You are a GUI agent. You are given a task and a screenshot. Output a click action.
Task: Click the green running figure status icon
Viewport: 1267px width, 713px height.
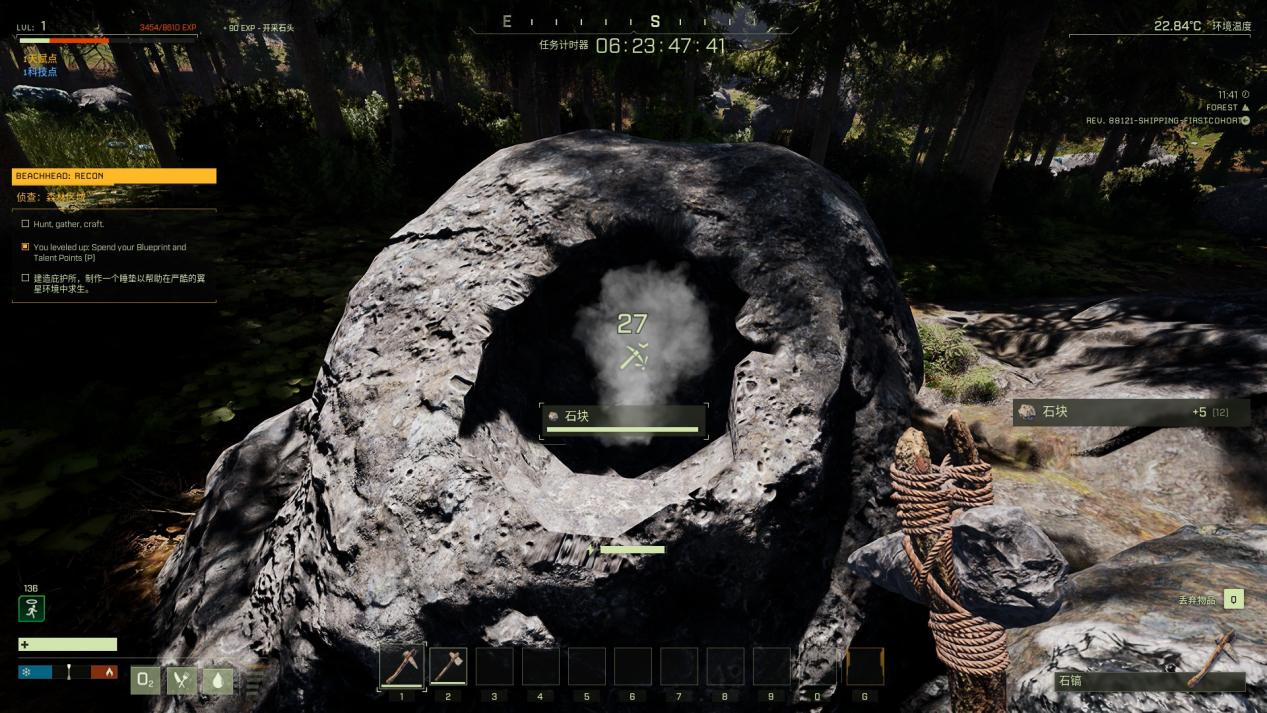[x=31, y=608]
